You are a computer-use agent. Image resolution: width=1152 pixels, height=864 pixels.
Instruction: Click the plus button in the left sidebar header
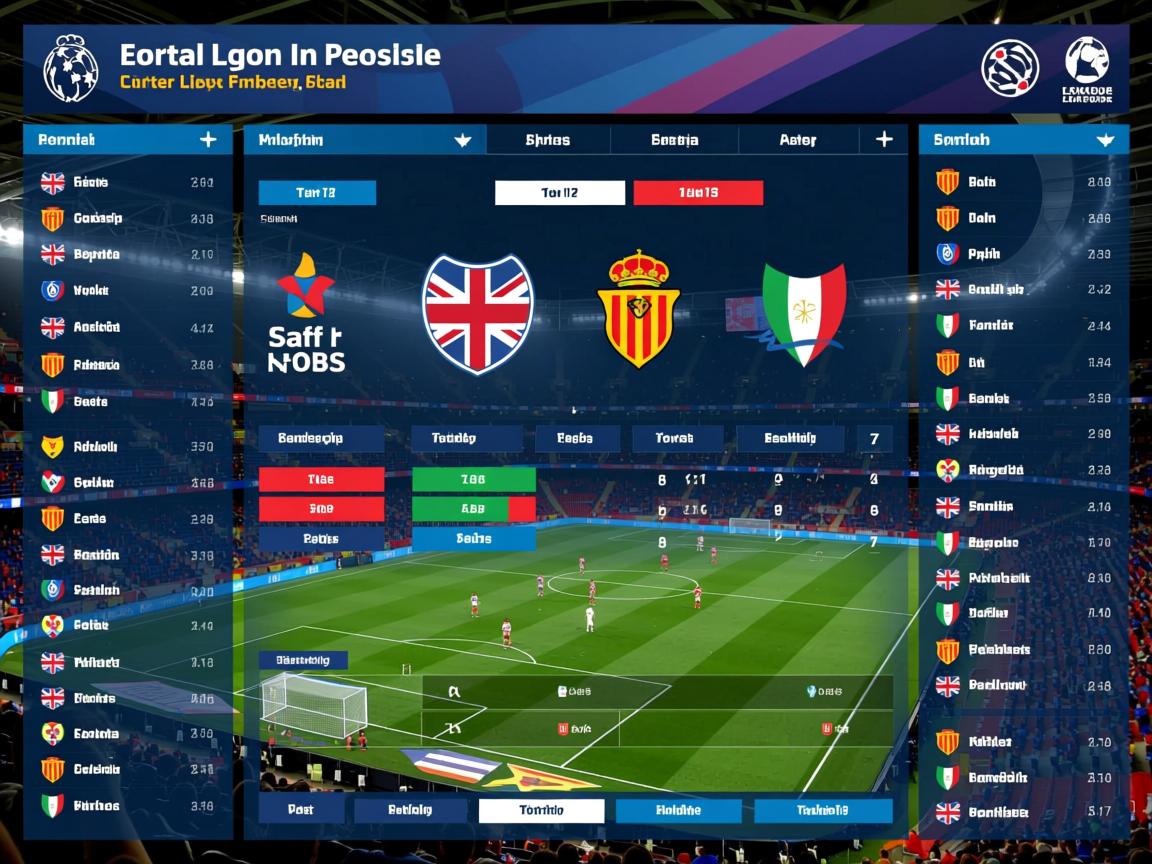208,140
